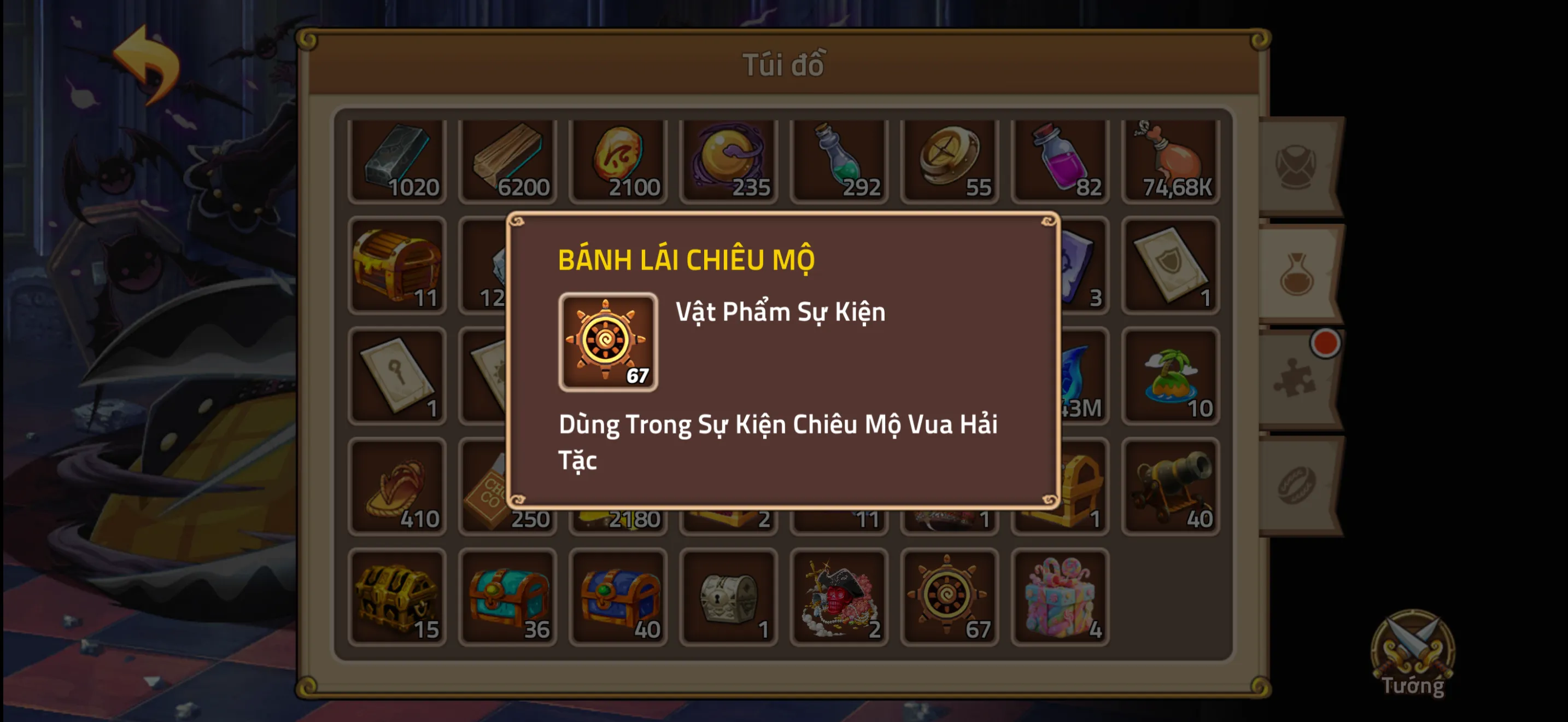Select the meat item showing 74,68K

pyautogui.click(x=1170, y=160)
